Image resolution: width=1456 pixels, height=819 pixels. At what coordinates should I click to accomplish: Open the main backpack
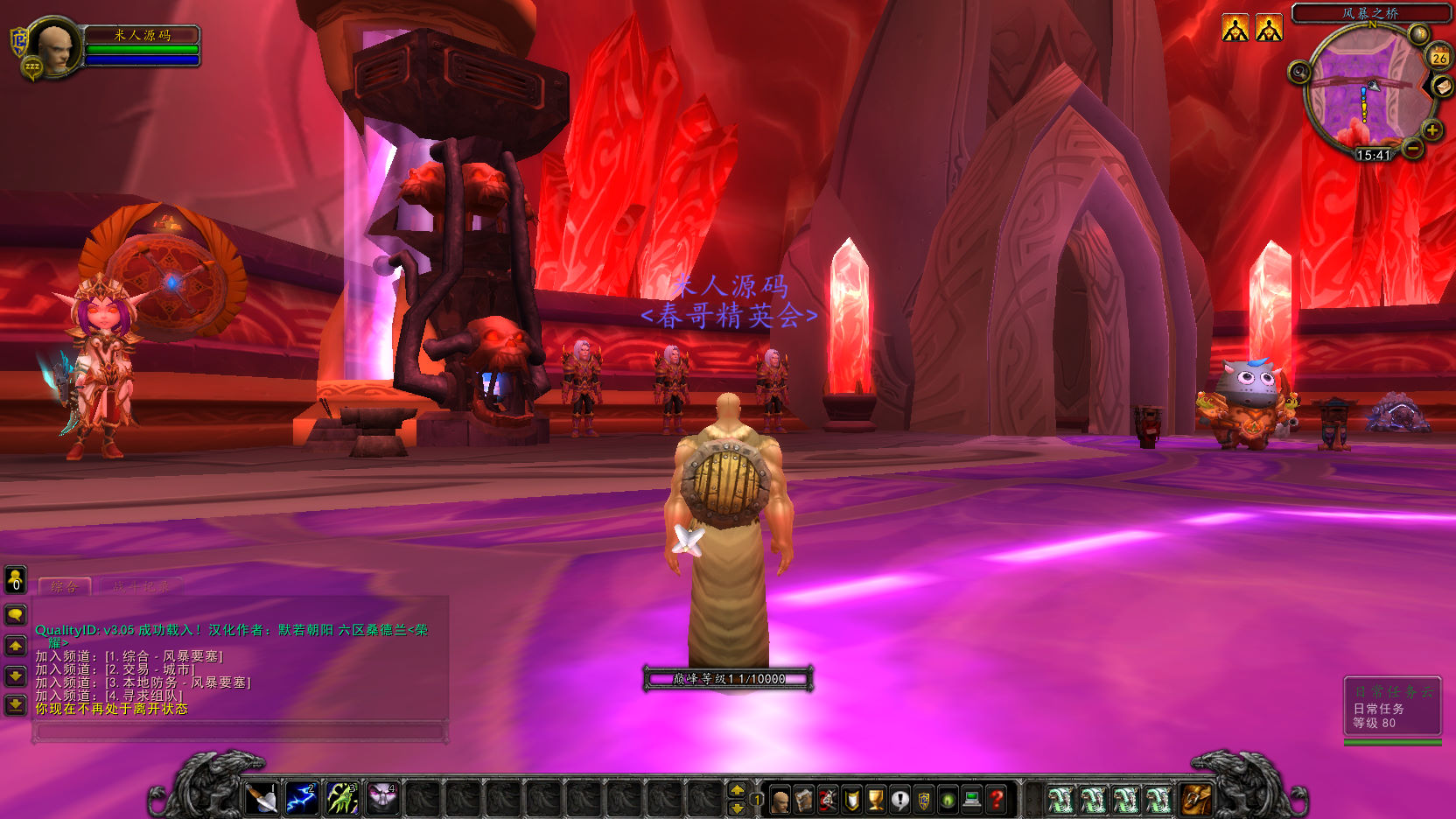tap(1196, 799)
